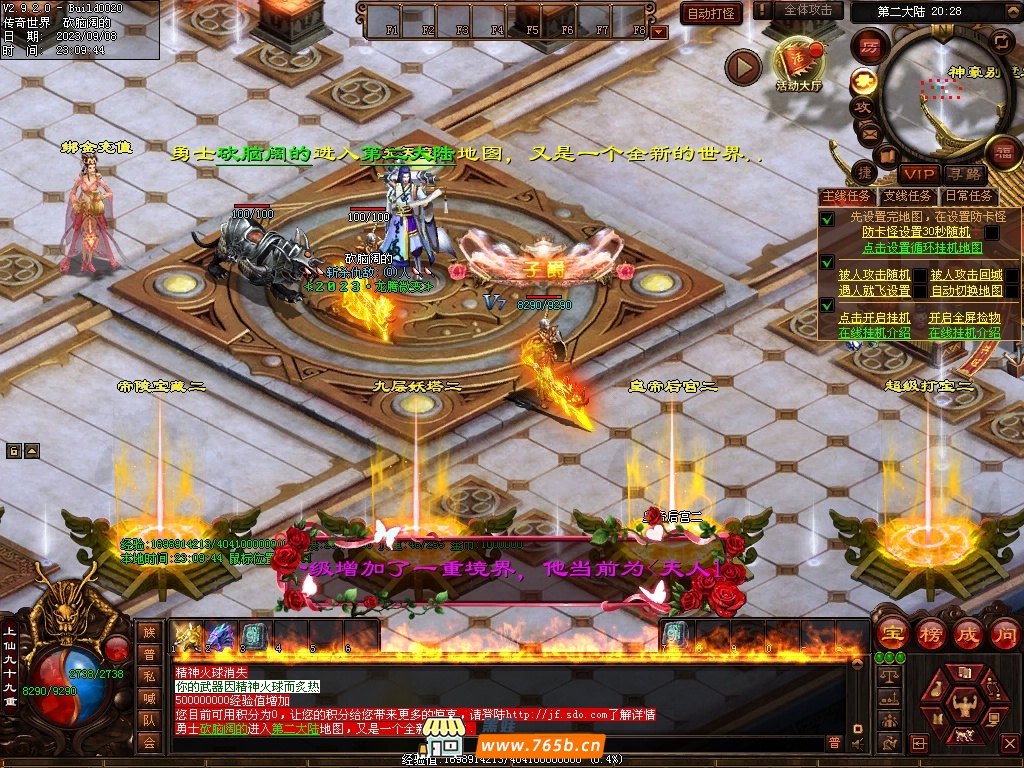Use the purple dragon head item in slot 2
The width and height of the screenshot is (1024, 768).
coord(220,635)
